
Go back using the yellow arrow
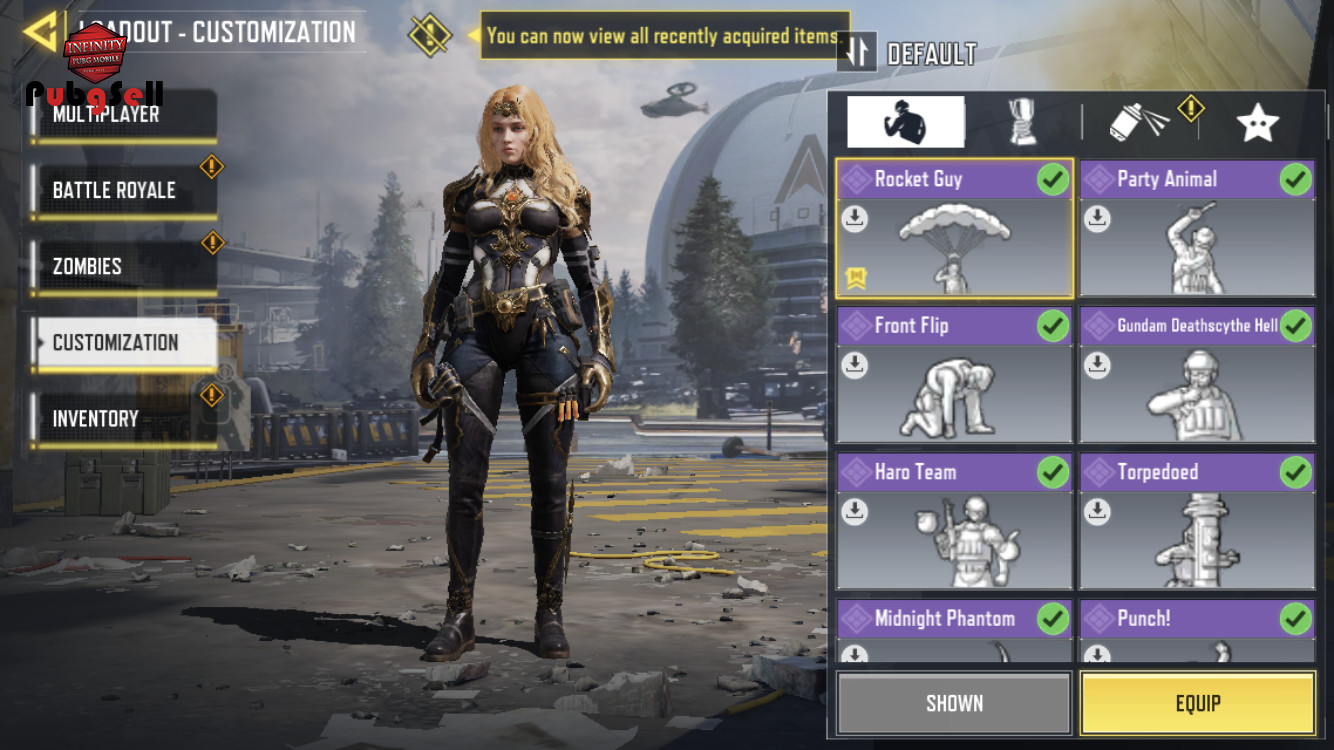(40, 32)
